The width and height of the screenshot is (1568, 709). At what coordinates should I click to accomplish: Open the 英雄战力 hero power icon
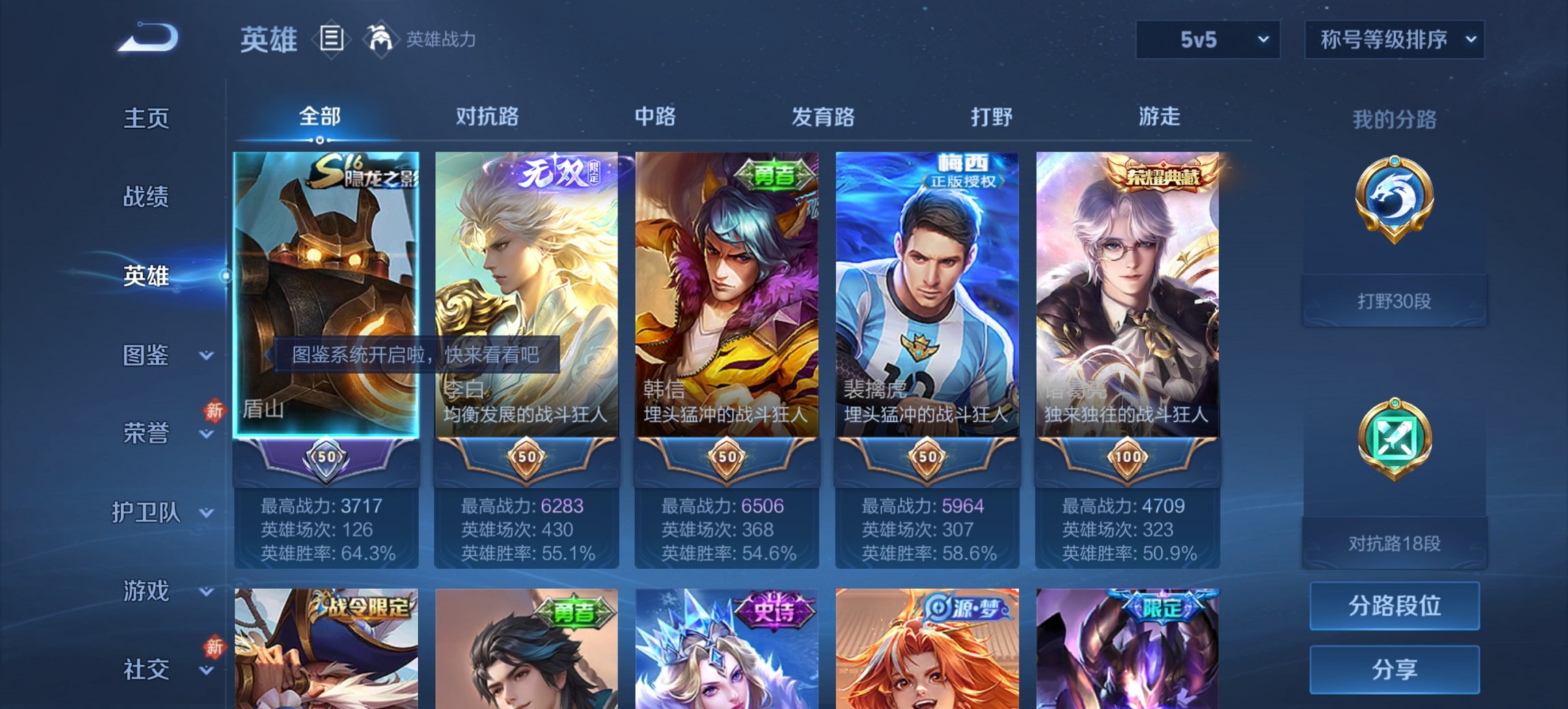point(379,39)
